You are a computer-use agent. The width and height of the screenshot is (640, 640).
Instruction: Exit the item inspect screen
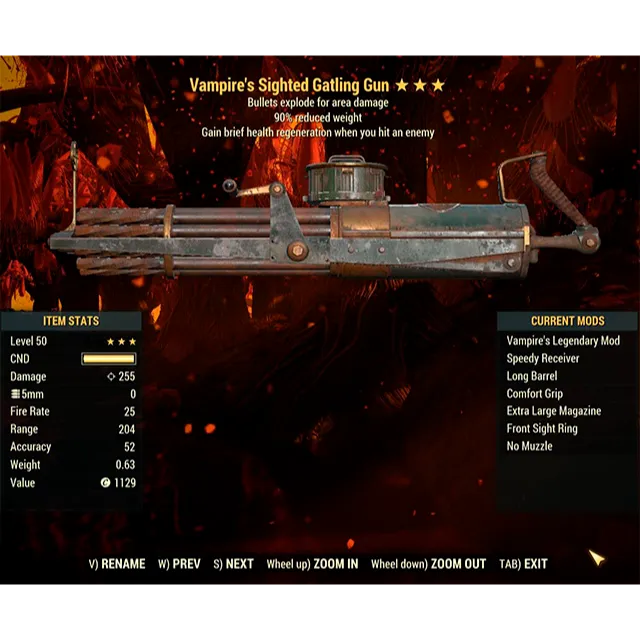(x=522, y=564)
